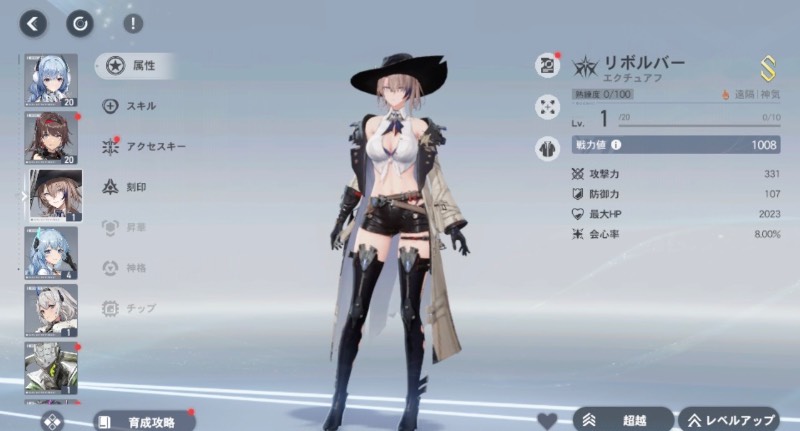Image resolution: width=800 pixels, height=431 pixels.
Task: Open the profile card icon with red dot
Action: coord(547,65)
